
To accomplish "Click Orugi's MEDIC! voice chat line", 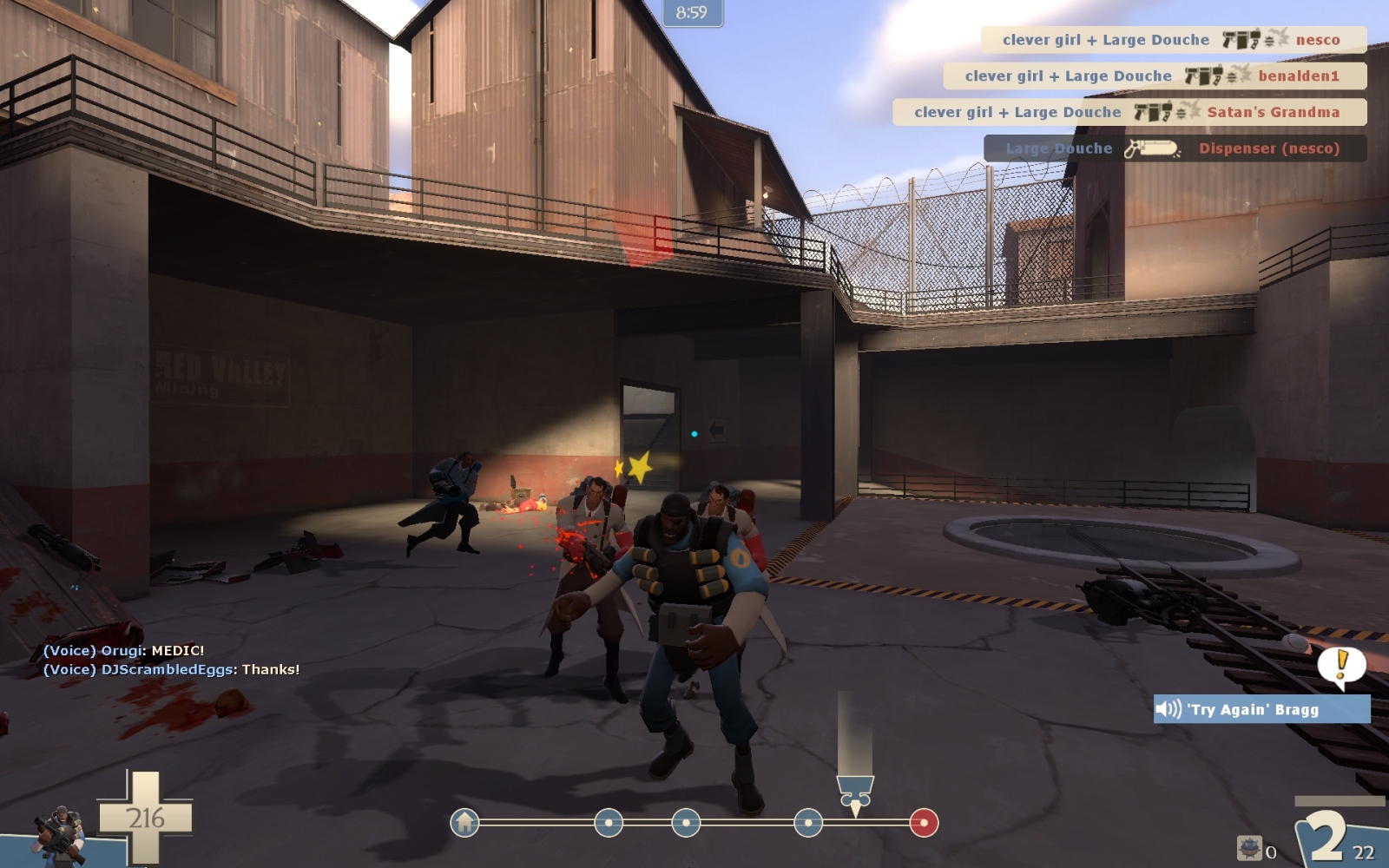I will click(124, 650).
